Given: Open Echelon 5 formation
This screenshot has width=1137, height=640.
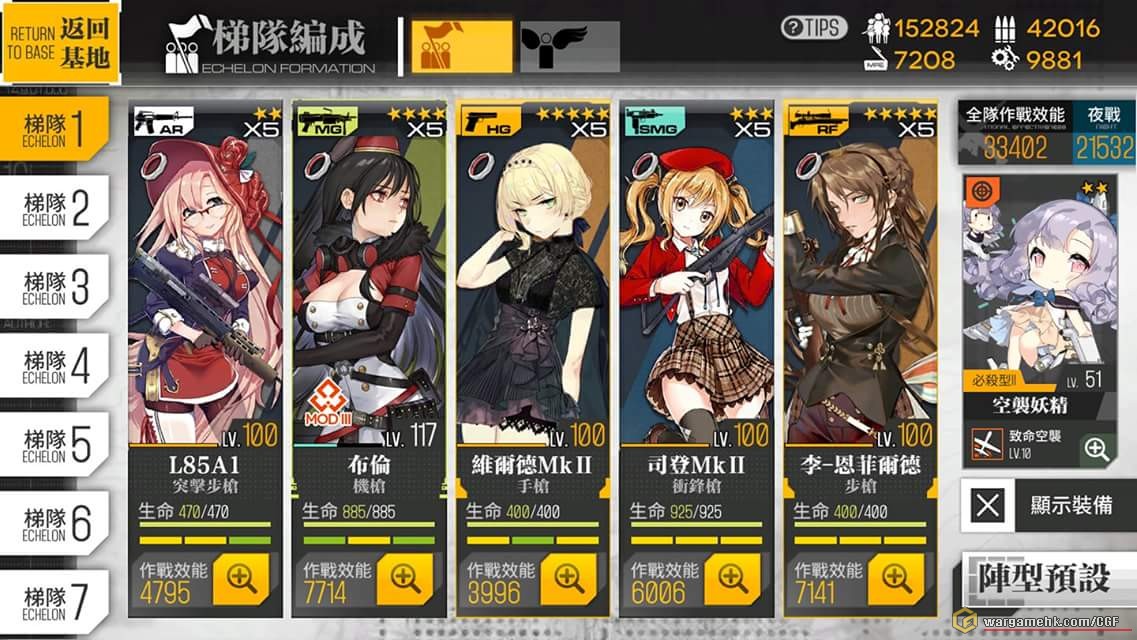Looking at the screenshot, I should pyautogui.click(x=58, y=444).
